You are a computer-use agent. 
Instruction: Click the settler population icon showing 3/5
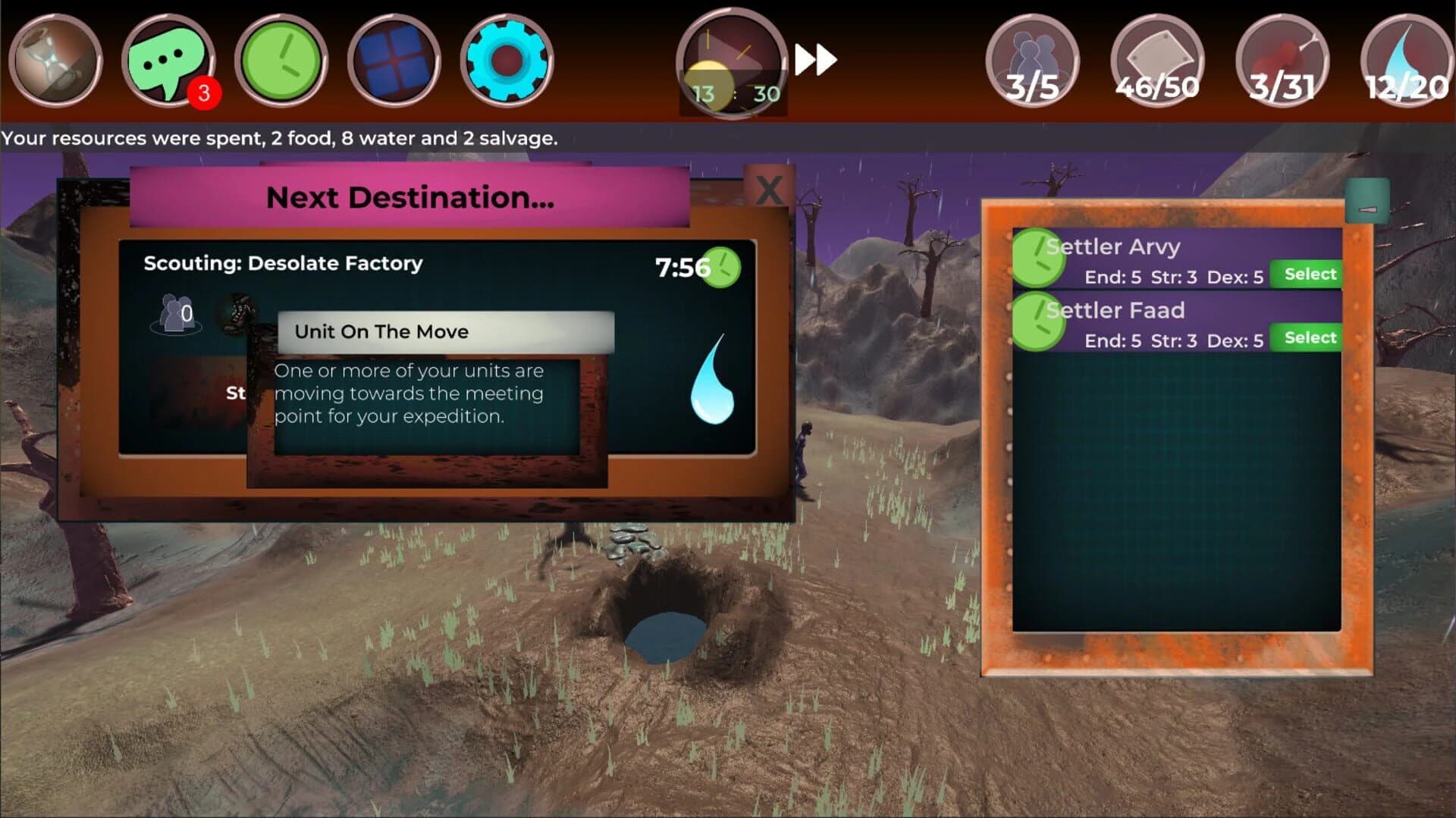1033,61
